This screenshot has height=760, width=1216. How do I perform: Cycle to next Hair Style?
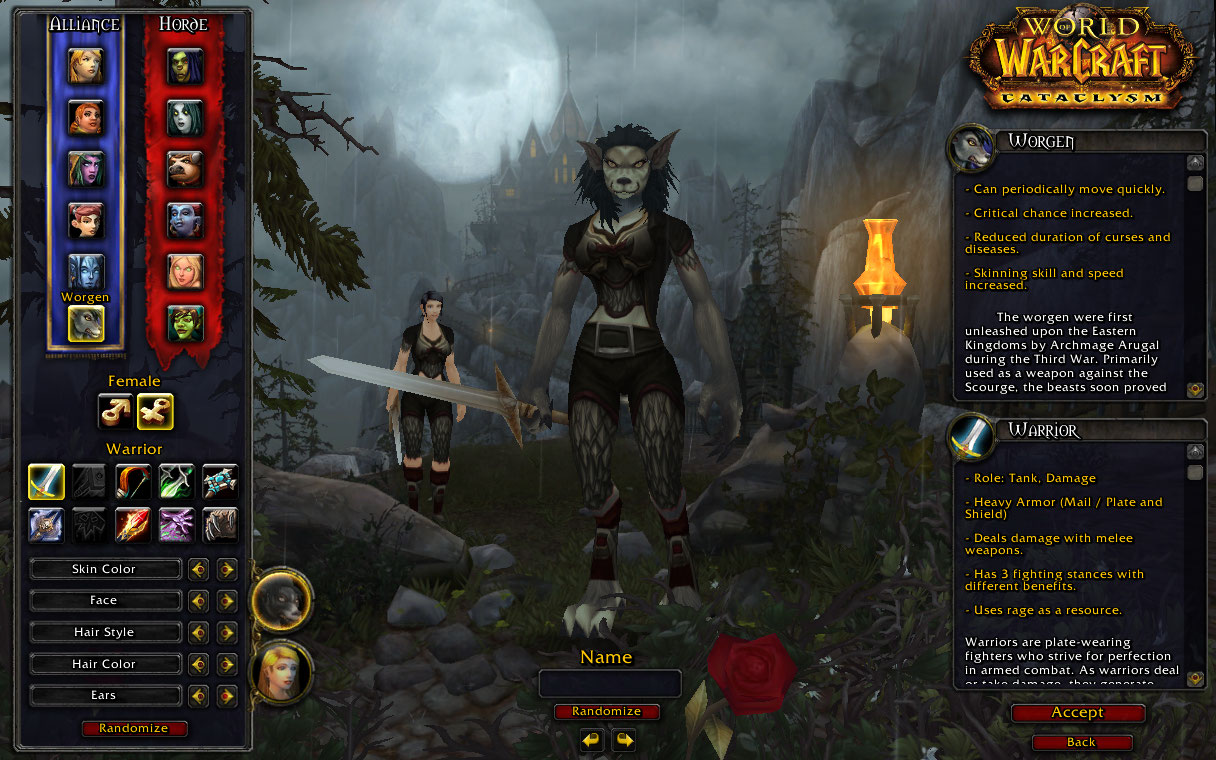pyautogui.click(x=227, y=633)
